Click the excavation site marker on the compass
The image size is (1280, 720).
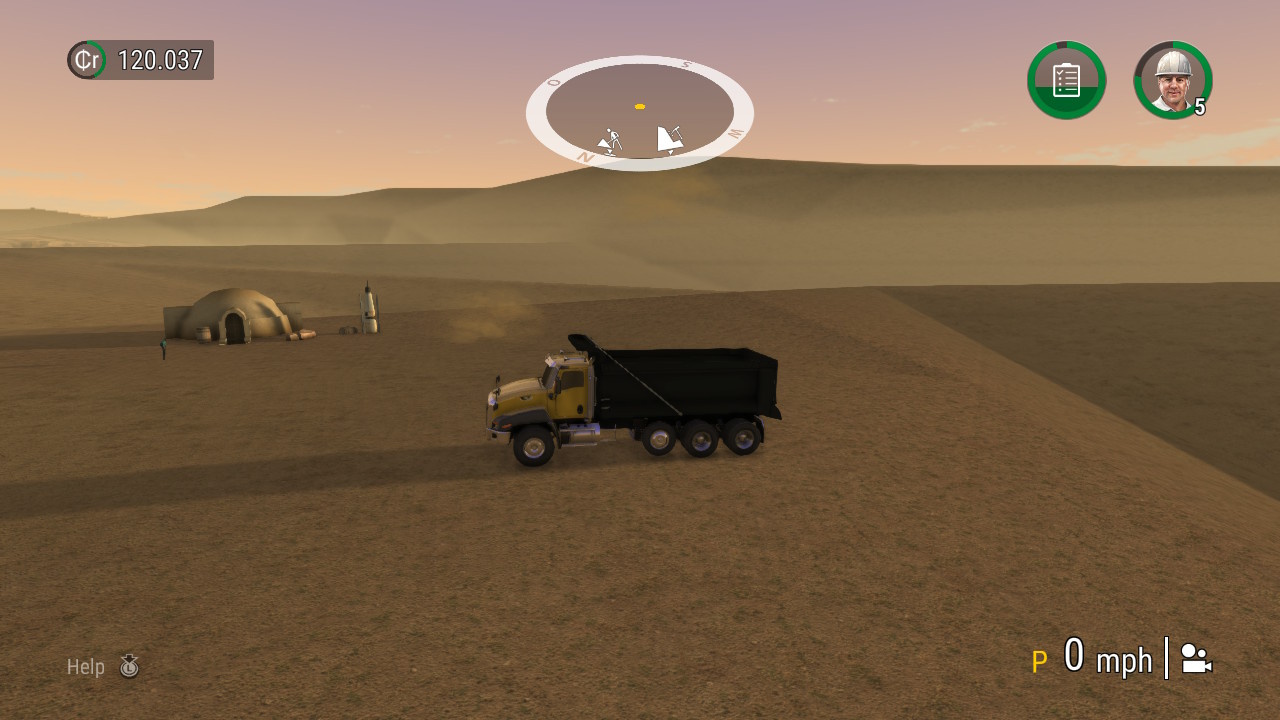tap(670, 137)
